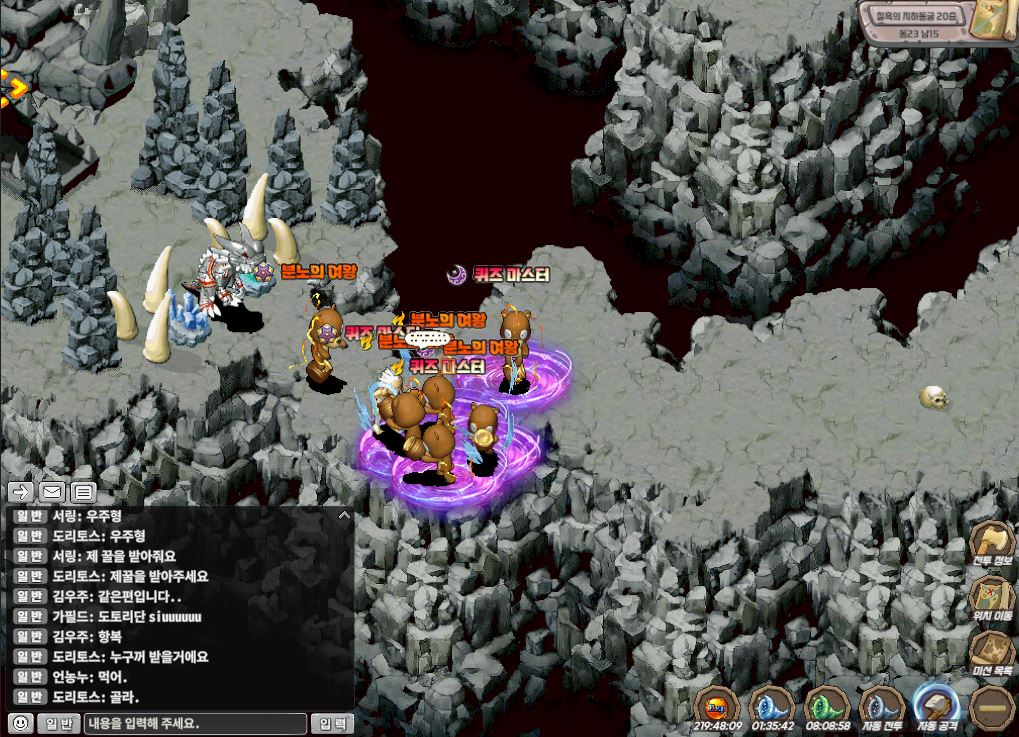Open the chat list menu button
Image resolution: width=1019 pixels, height=737 pixels.
[83, 491]
